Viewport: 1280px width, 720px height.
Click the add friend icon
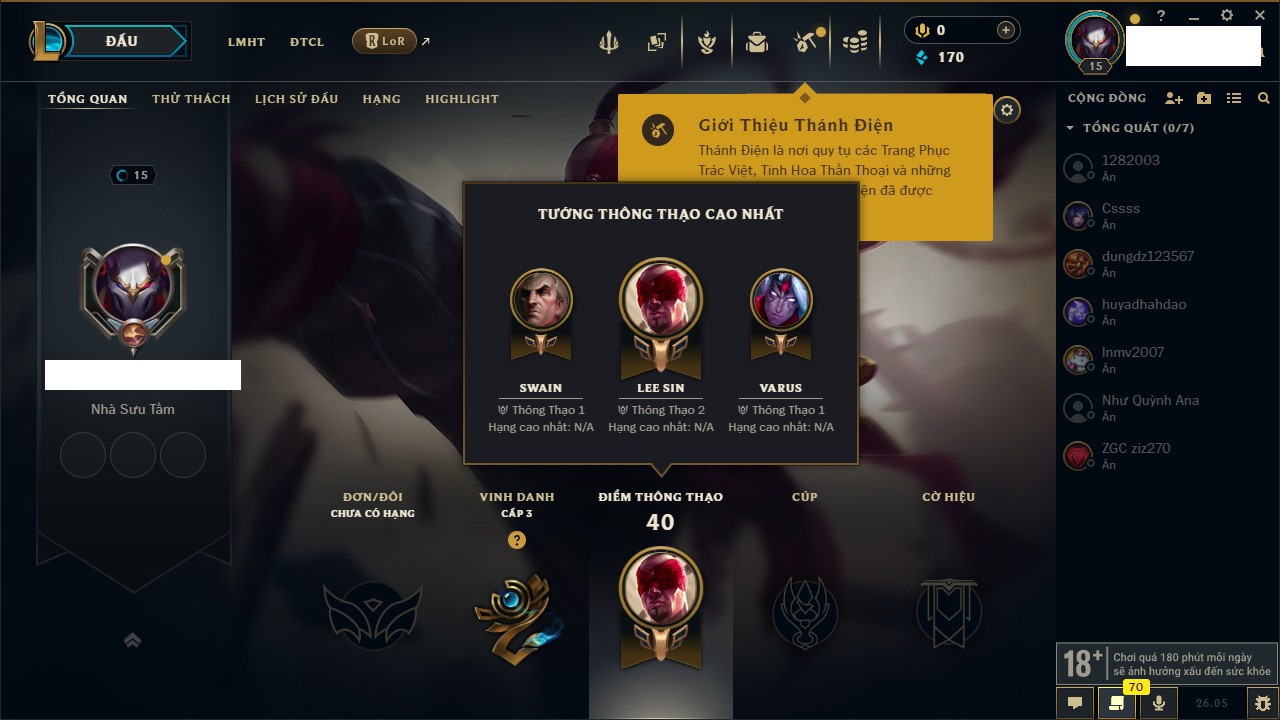tap(1174, 99)
